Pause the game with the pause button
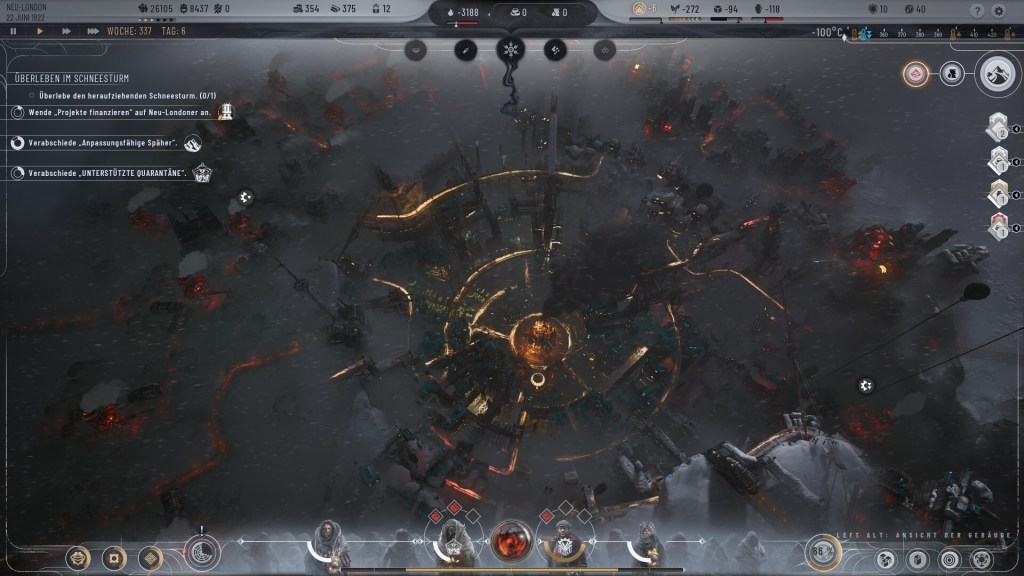Image resolution: width=1024 pixels, height=576 pixels. (x=14, y=31)
